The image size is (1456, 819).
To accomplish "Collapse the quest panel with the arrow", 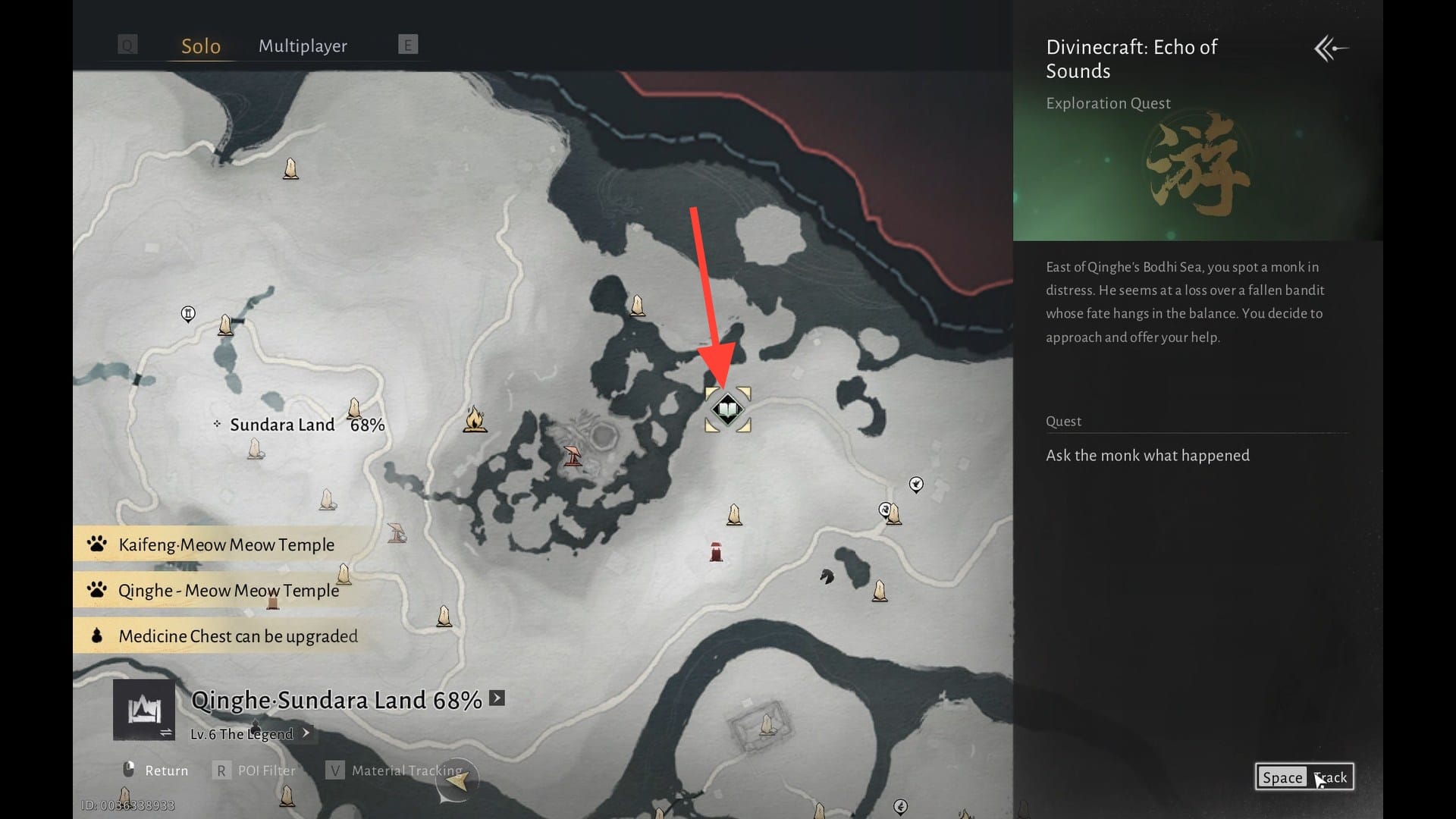I will 1331,49.
